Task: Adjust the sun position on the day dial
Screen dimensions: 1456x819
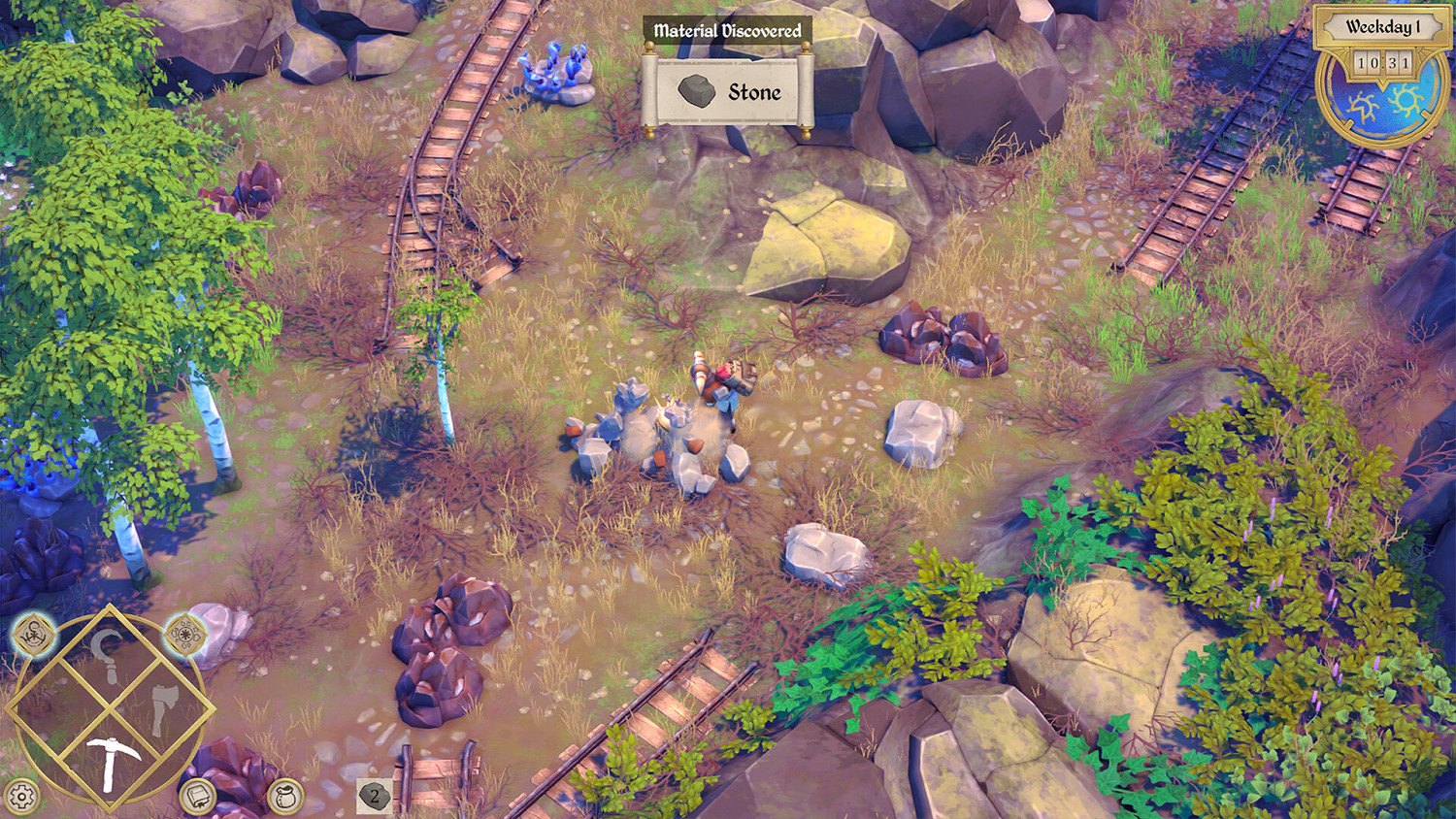Action: [1405, 100]
